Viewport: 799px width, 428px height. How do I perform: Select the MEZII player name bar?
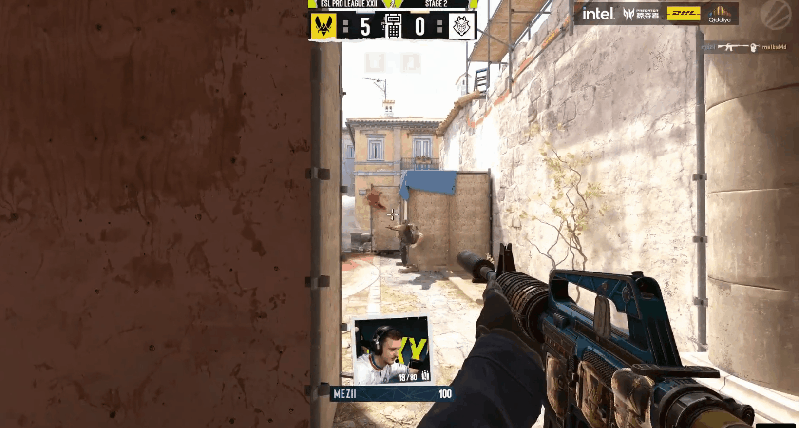tap(392, 394)
